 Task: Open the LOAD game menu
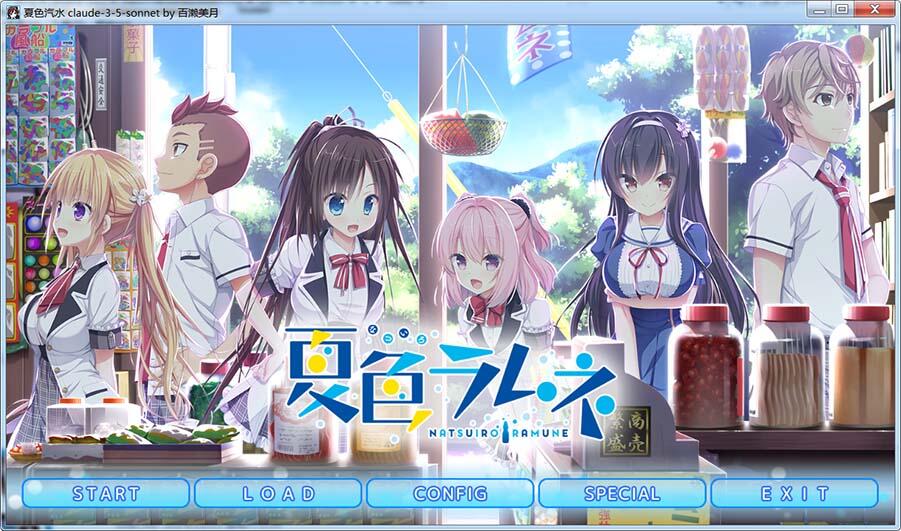(279, 493)
